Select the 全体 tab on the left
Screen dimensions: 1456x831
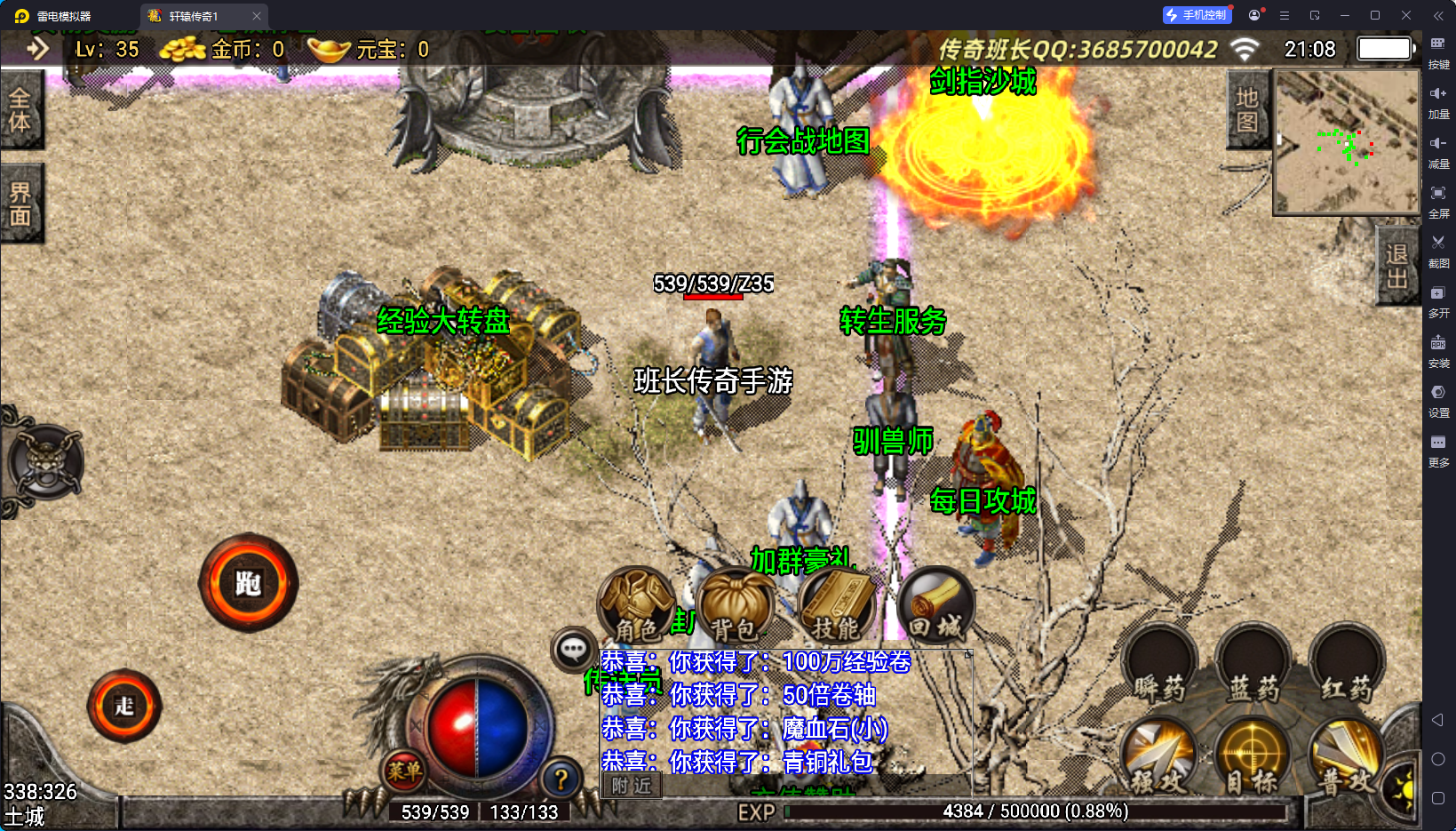20,110
